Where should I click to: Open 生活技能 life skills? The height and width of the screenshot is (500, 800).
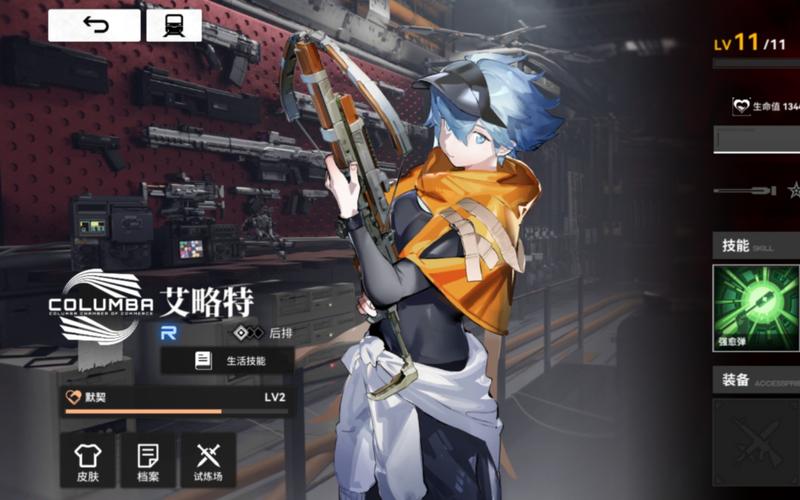[x=228, y=360]
